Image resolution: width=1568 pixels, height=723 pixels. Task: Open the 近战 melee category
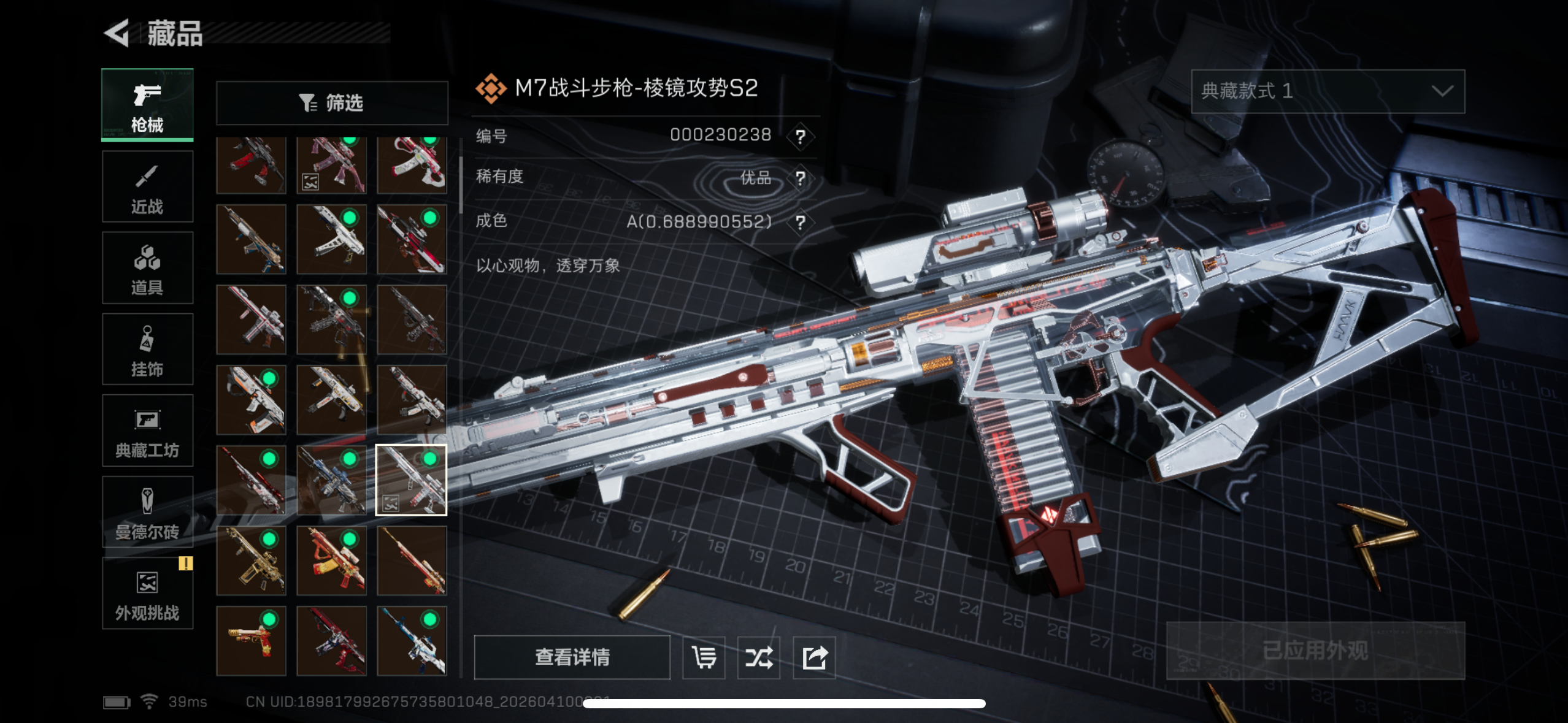(x=147, y=187)
